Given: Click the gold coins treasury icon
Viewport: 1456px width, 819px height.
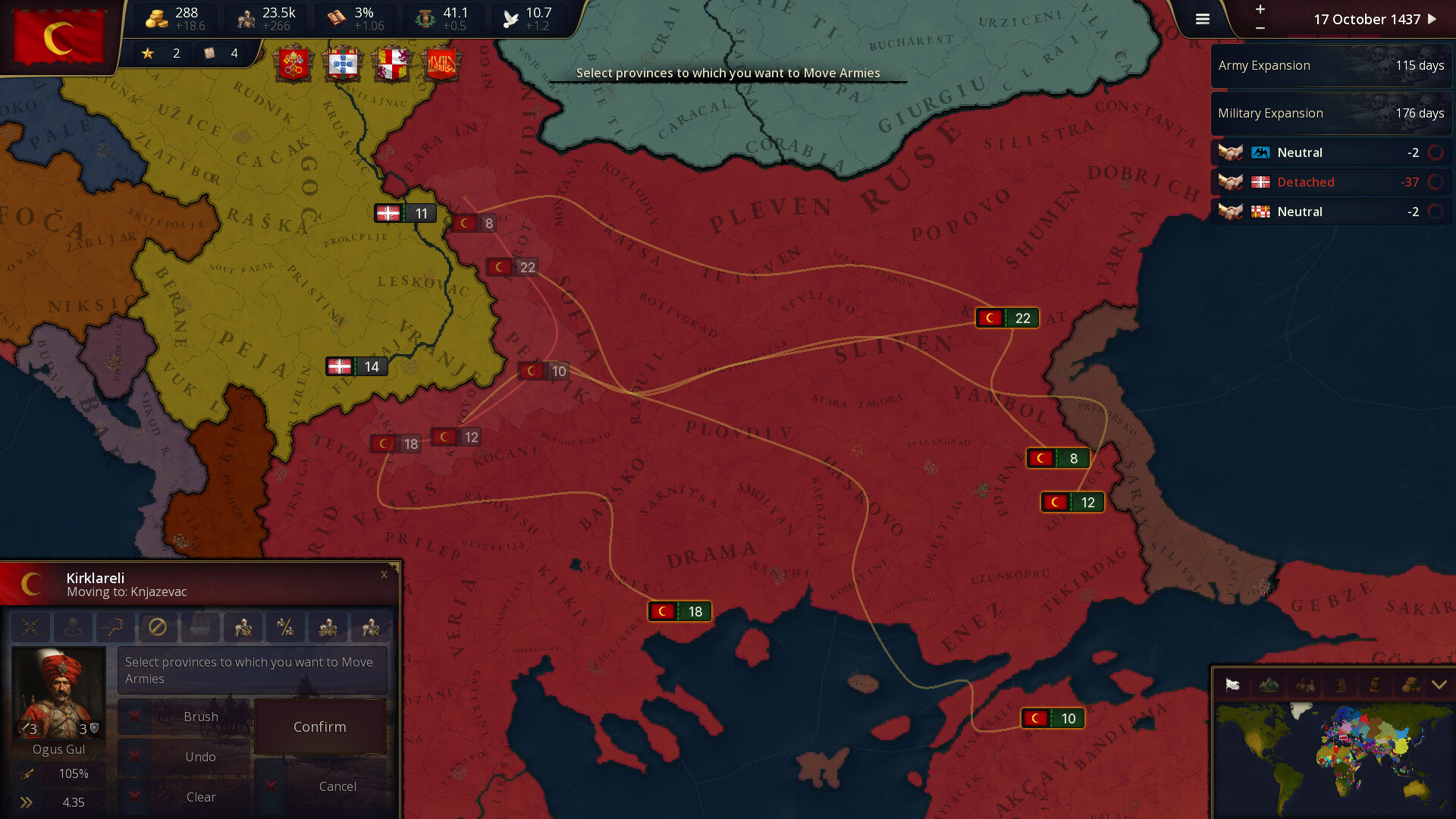Looking at the screenshot, I should [157, 17].
